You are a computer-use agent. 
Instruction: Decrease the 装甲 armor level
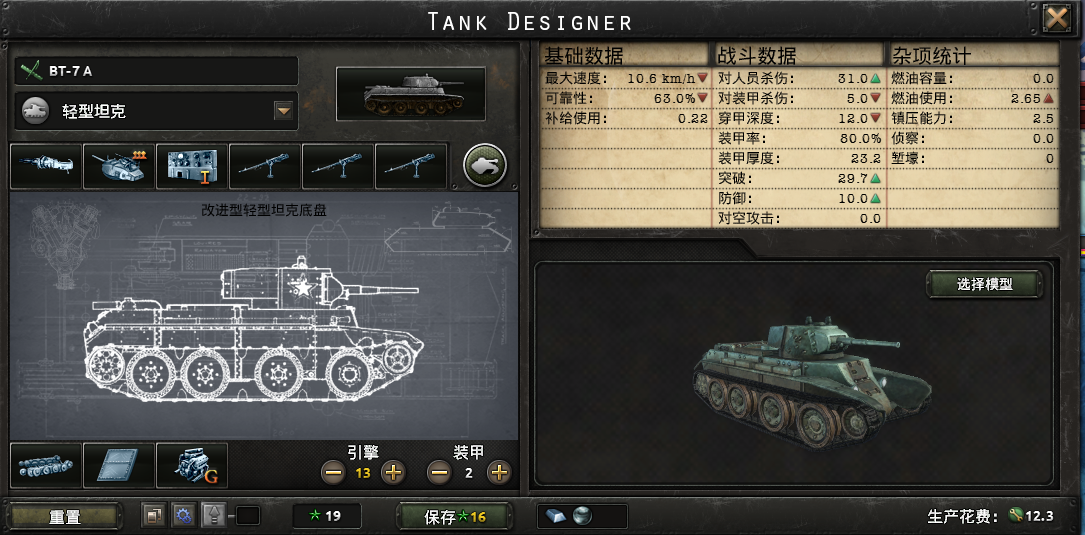(x=438, y=472)
